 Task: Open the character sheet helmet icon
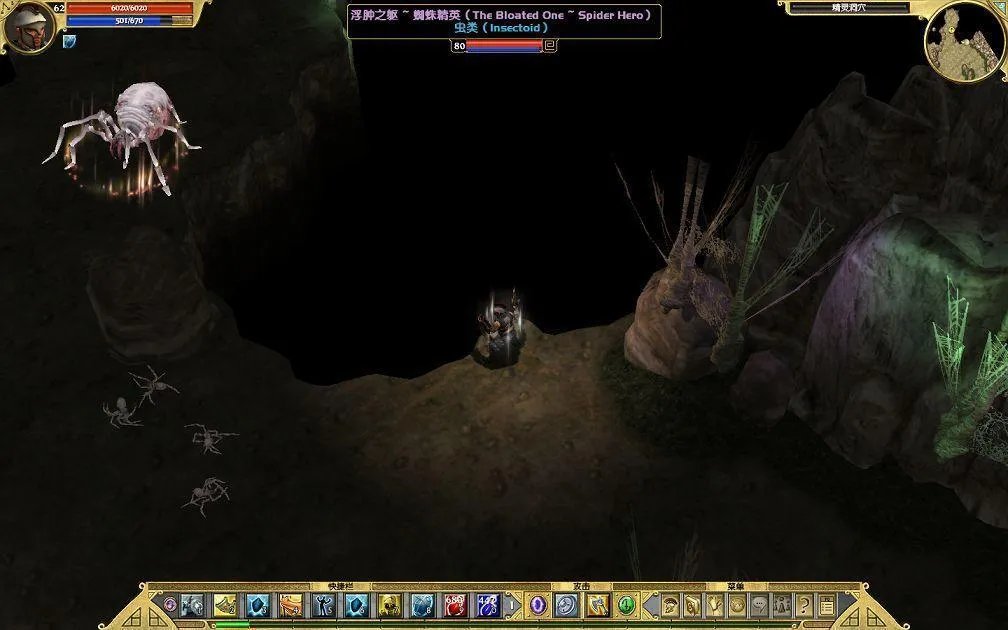670,605
